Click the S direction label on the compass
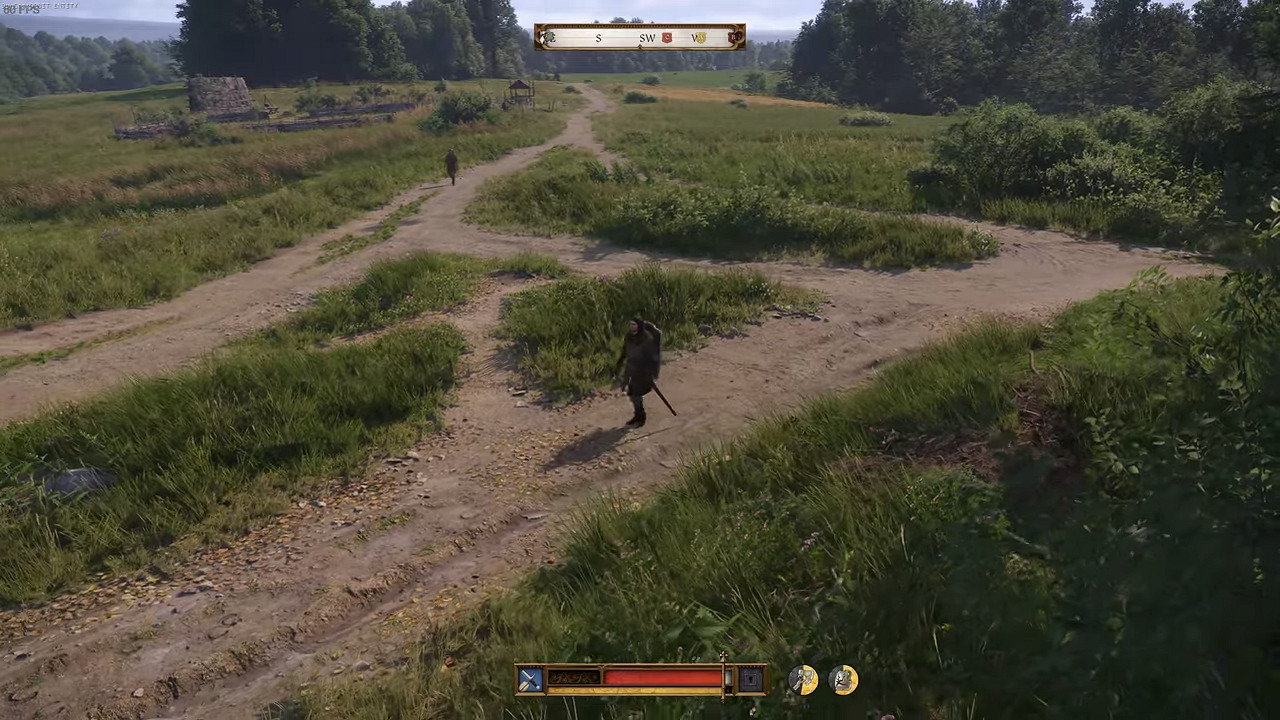This screenshot has height=720, width=1280. coord(598,38)
